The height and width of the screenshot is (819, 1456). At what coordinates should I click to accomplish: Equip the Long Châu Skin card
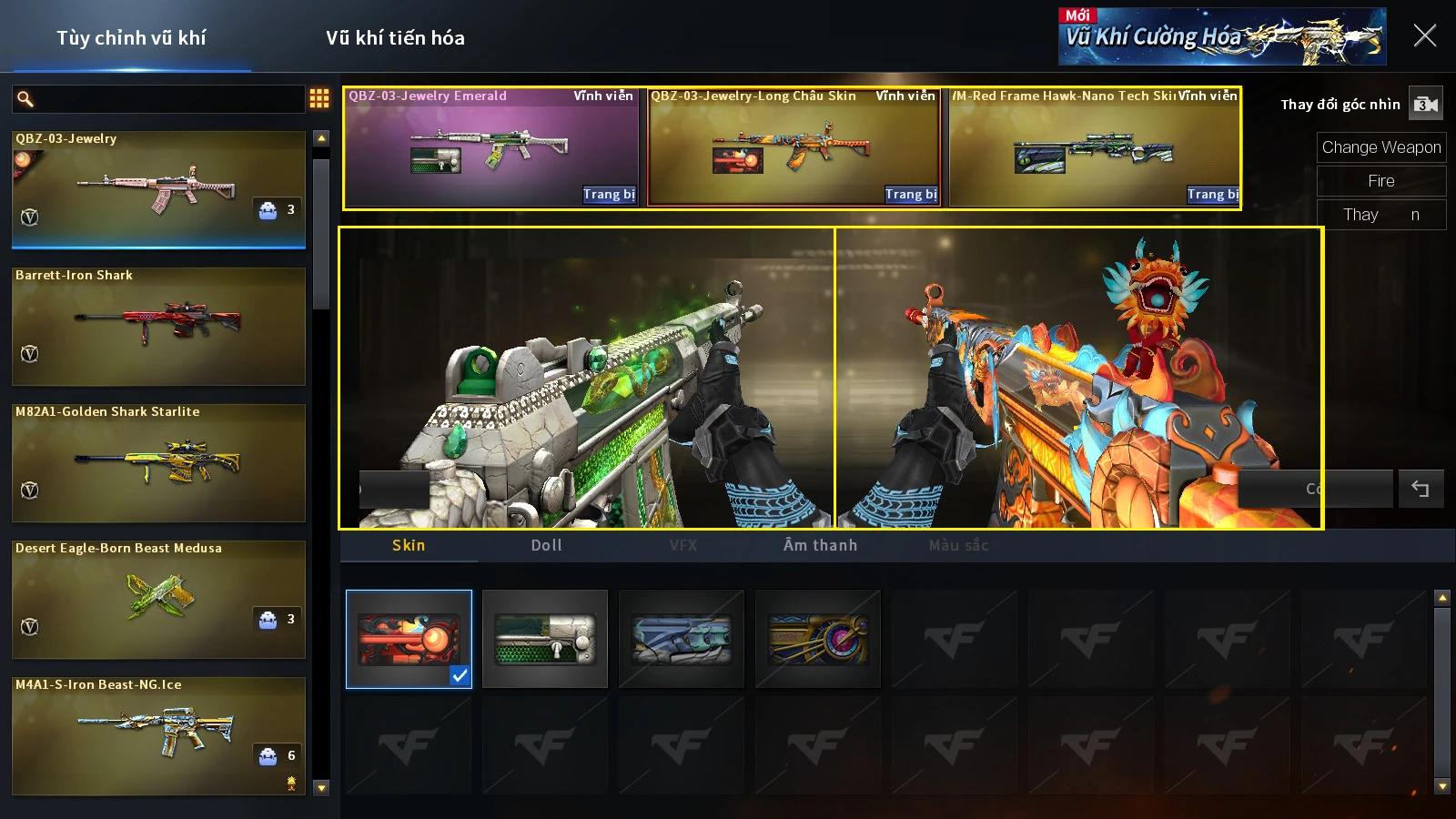click(x=911, y=194)
